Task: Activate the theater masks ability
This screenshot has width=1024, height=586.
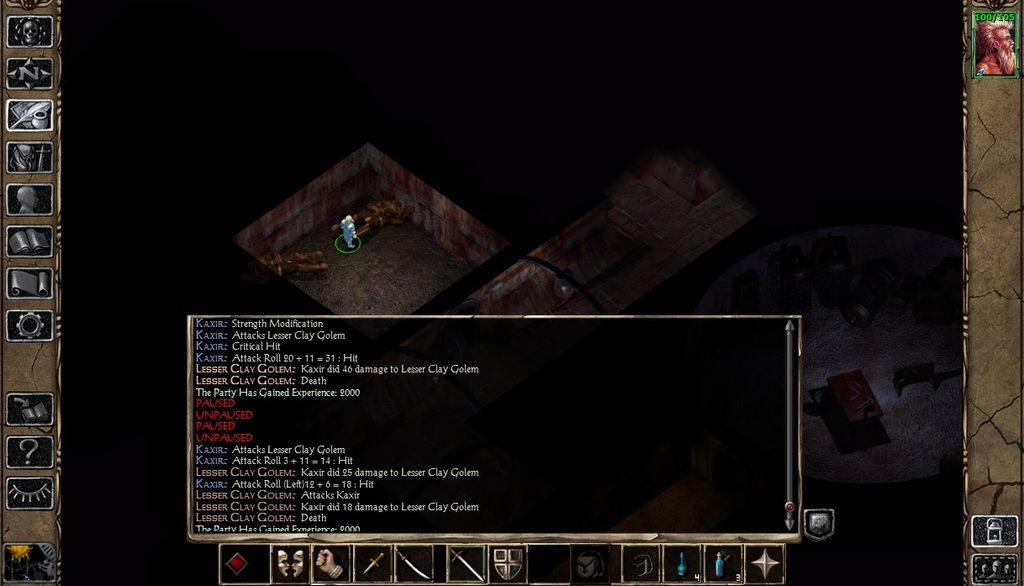Action: [x=290, y=564]
